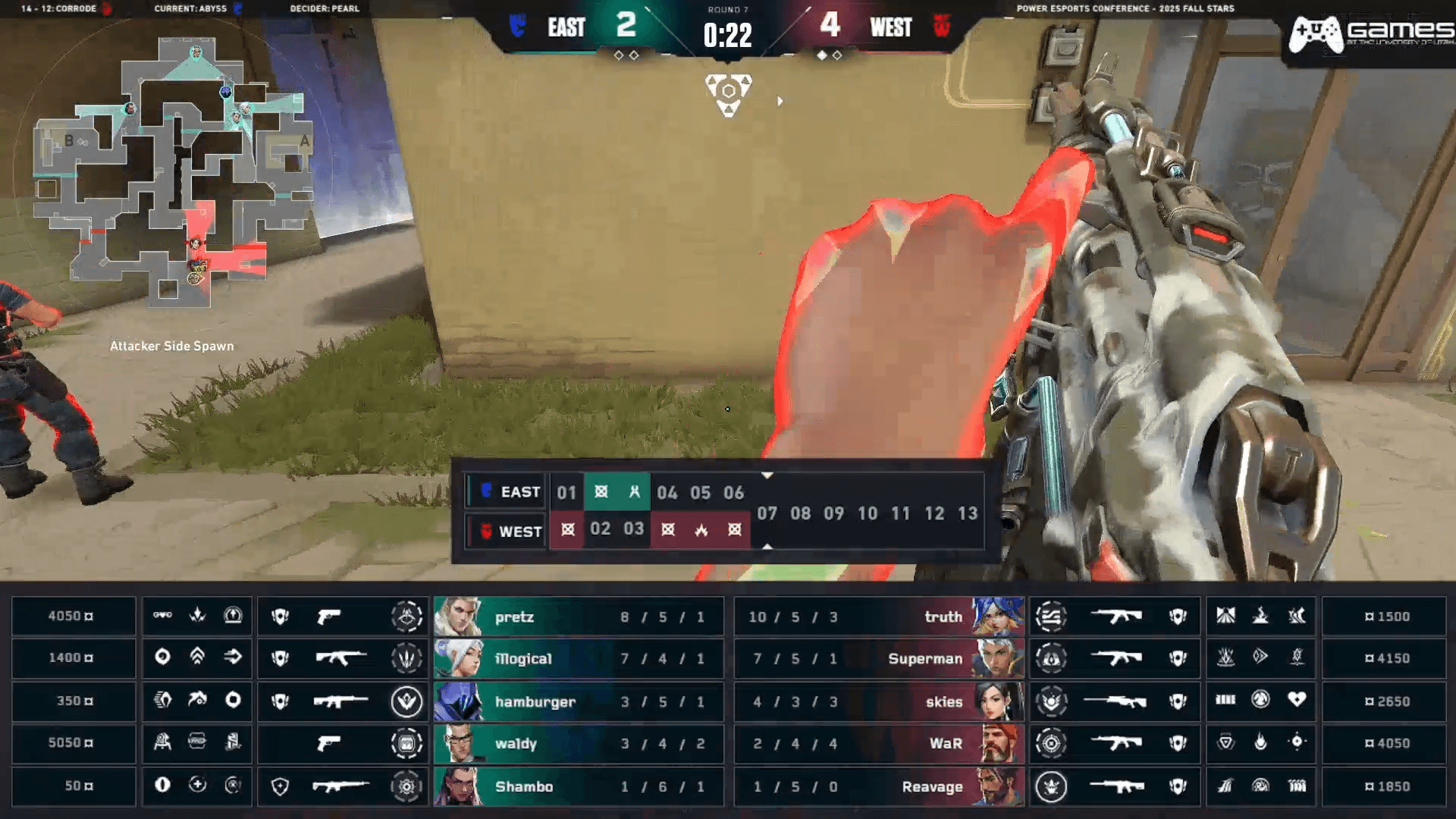The width and height of the screenshot is (1456, 819).
Task: Click the WEST label in round history
Action: click(x=520, y=532)
